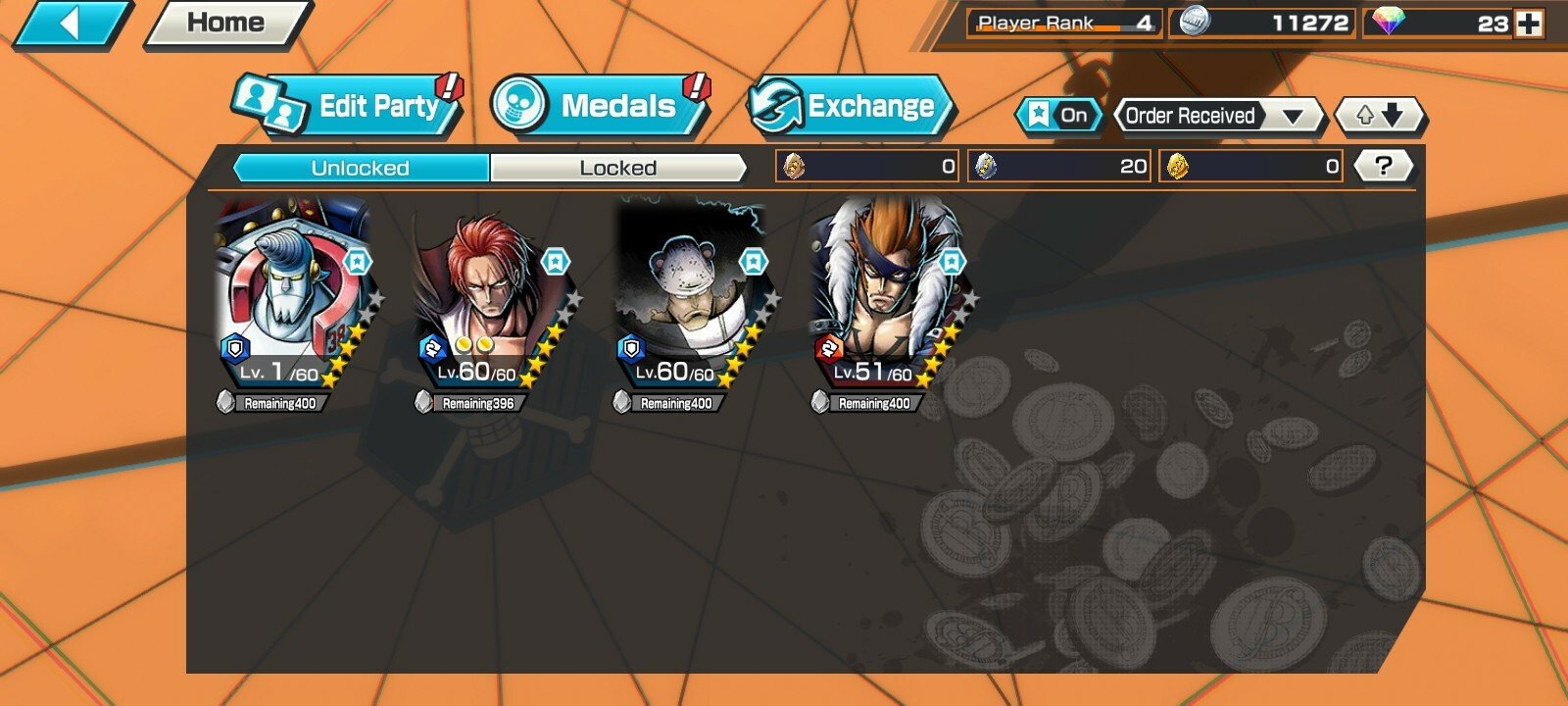The height and width of the screenshot is (706, 1568).
Task: Add gems with the plus button
Action: coord(1528,24)
